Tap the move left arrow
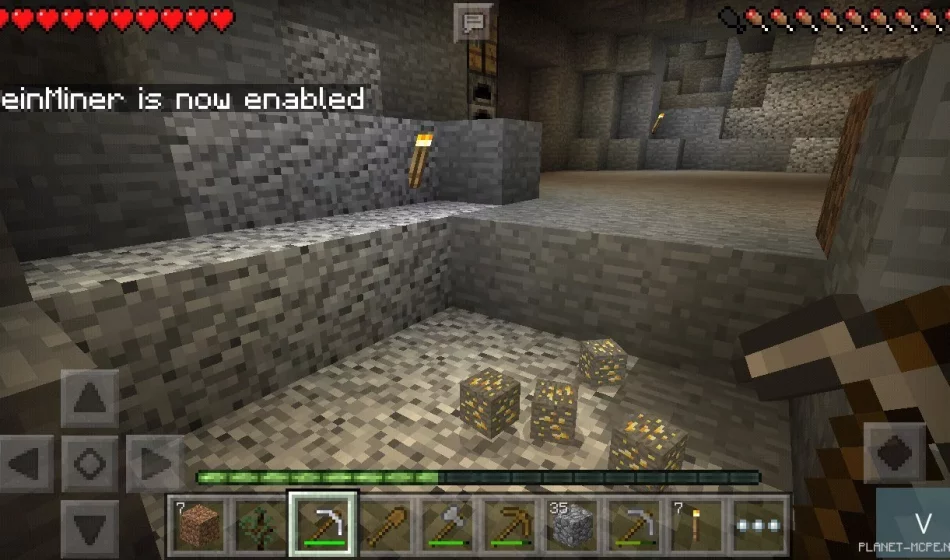This screenshot has height=560, width=950. (x=29, y=464)
